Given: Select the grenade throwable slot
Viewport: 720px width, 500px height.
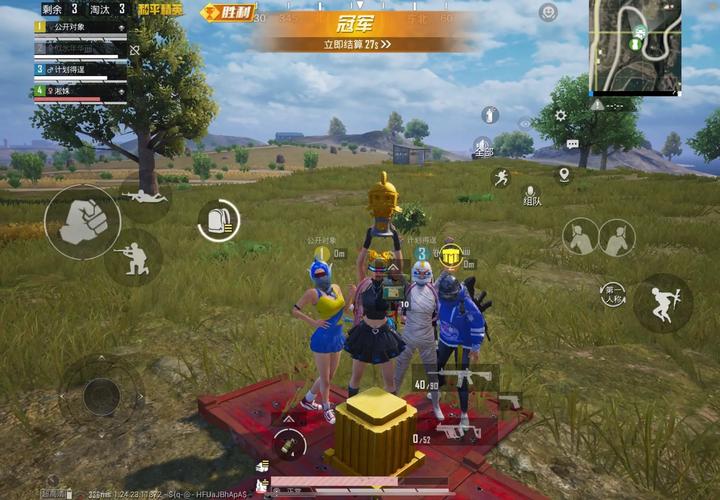Looking at the screenshot, I should tap(288, 441).
